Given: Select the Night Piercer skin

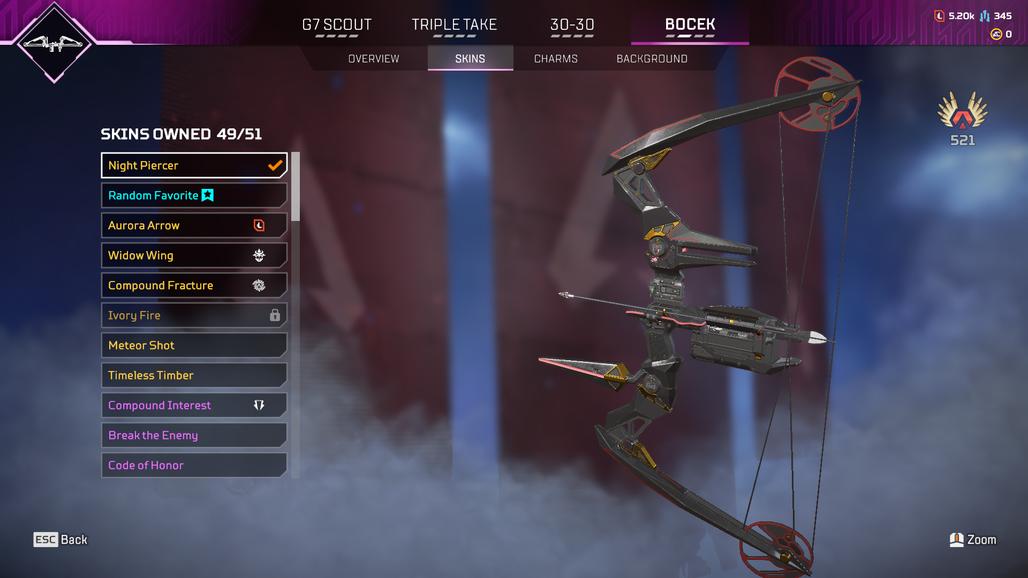Looking at the screenshot, I should [194, 166].
